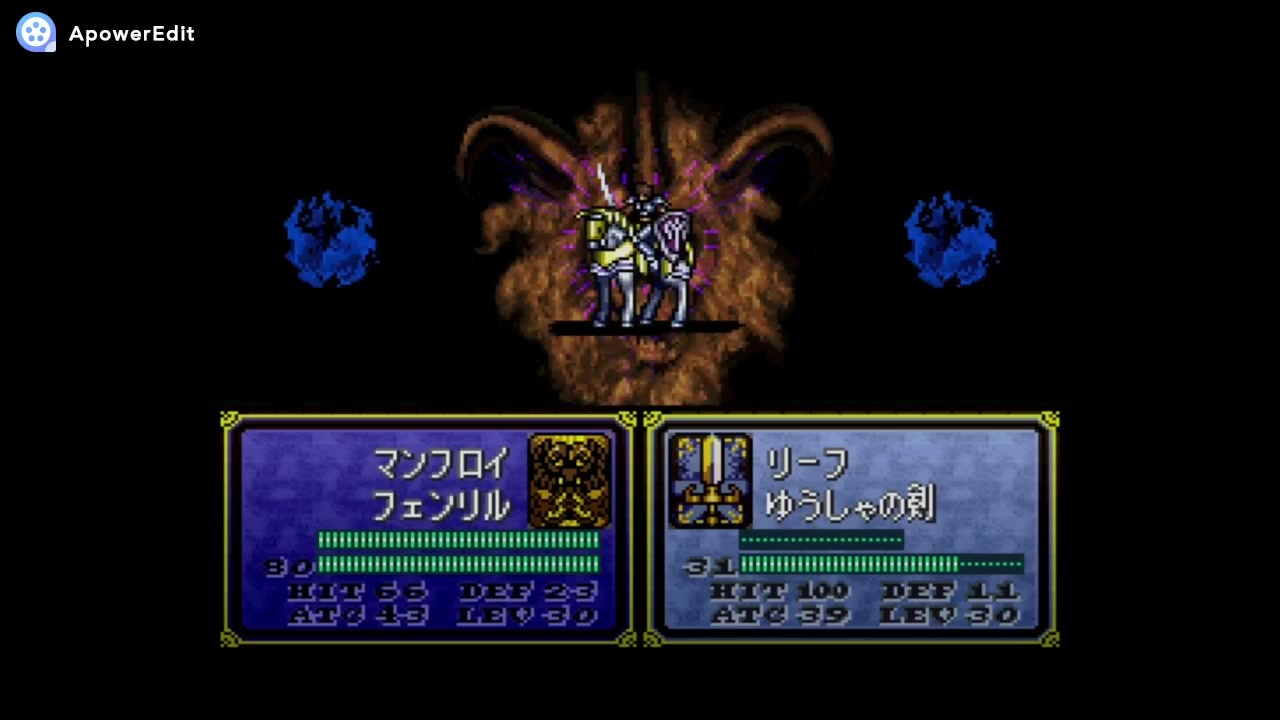Click the right blue flame orb

(948, 238)
